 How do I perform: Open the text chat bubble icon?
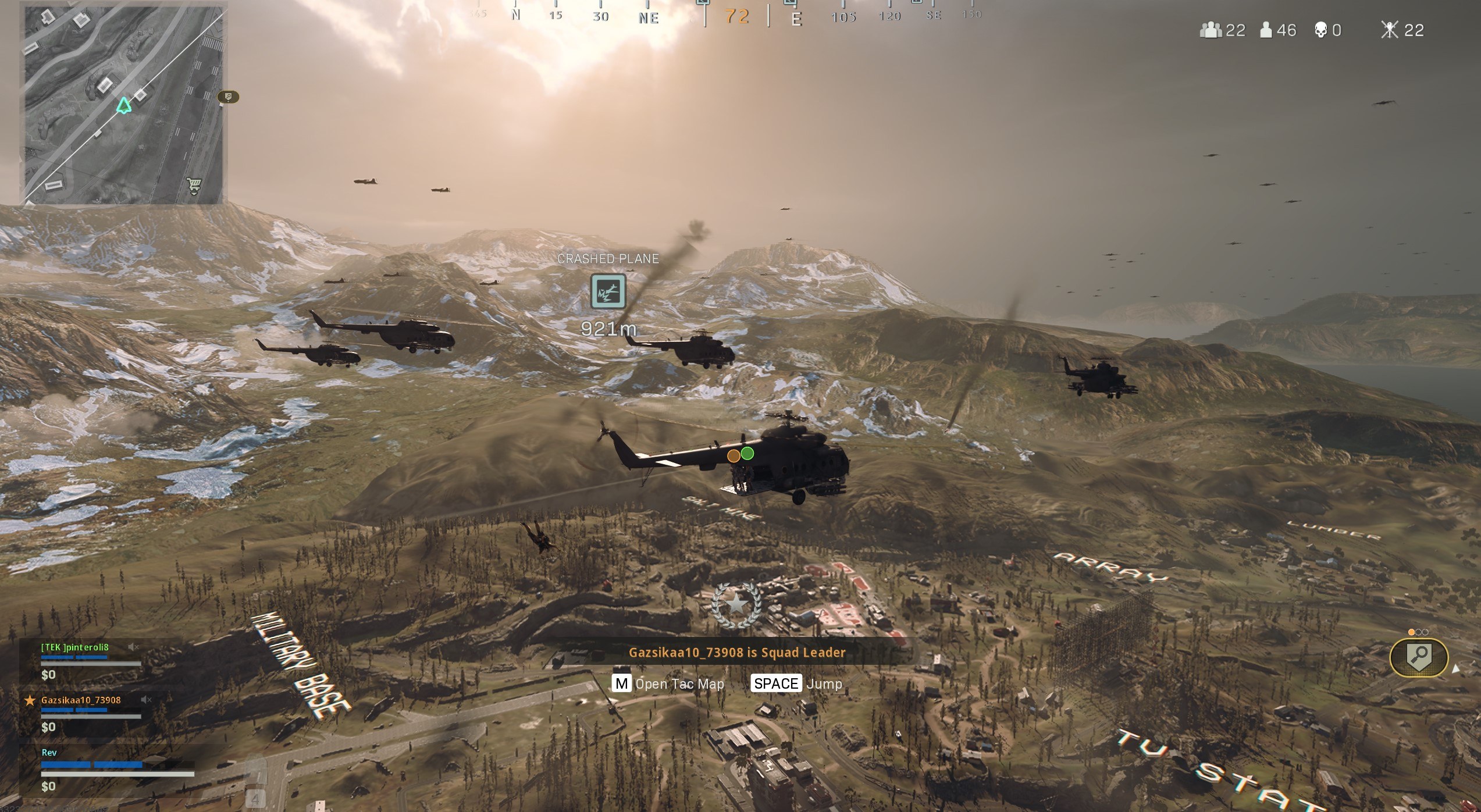(x=229, y=97)
